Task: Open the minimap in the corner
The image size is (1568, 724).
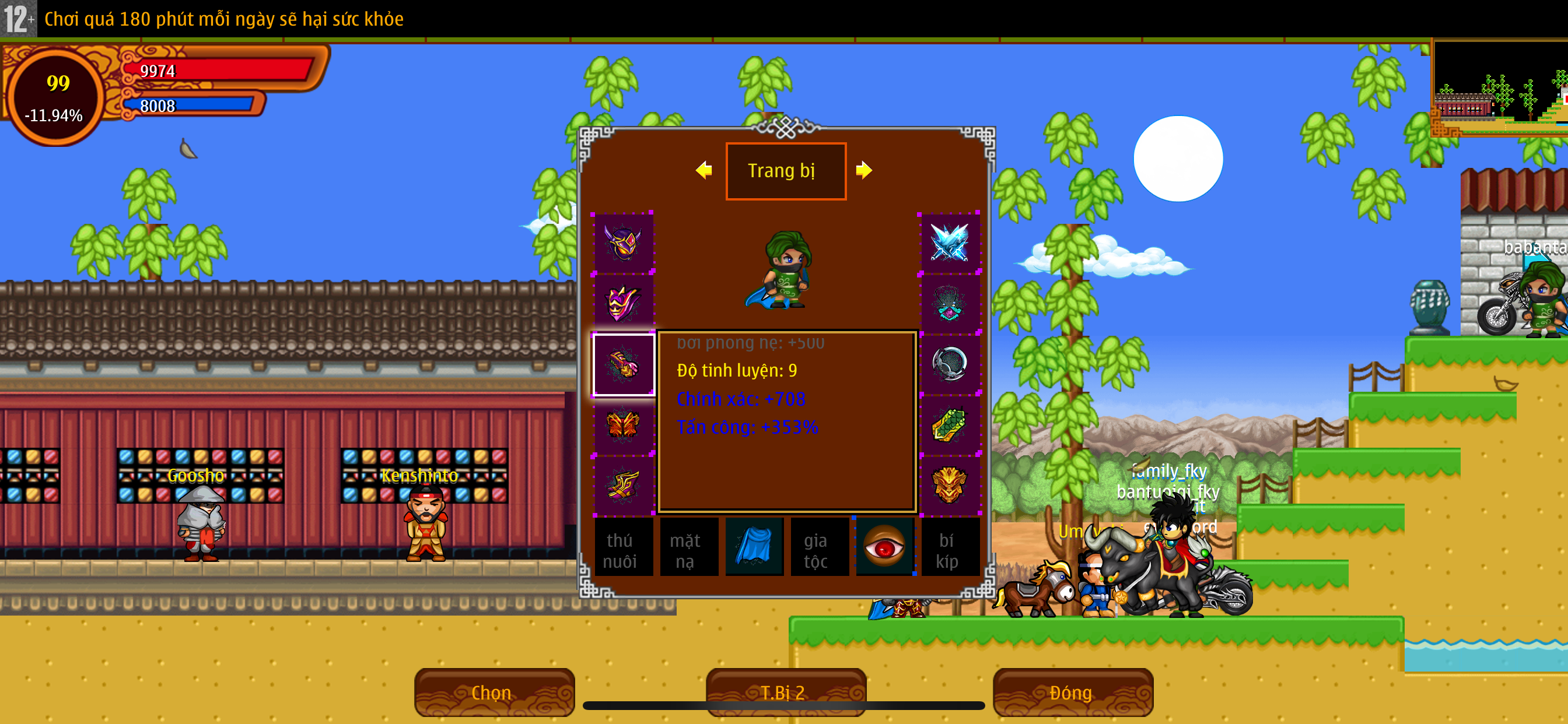Action: 1499,88
